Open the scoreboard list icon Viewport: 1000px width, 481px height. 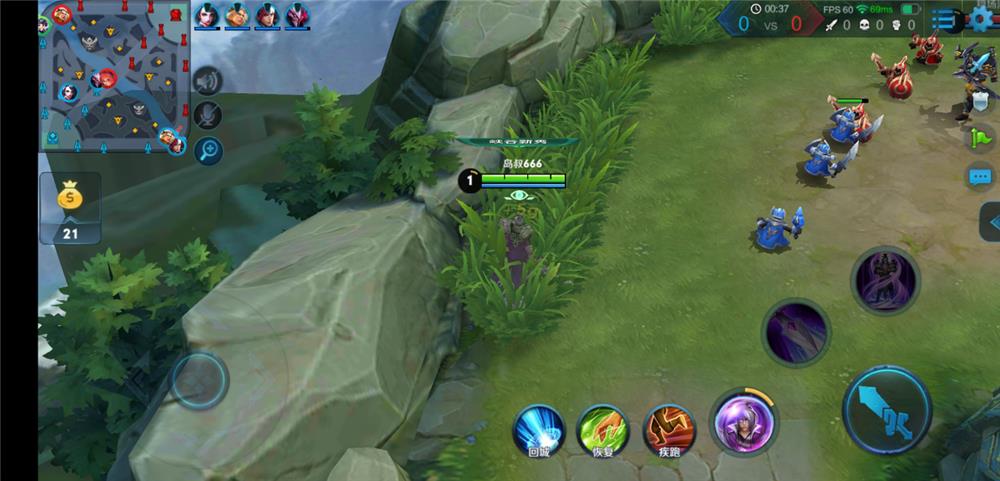point(944,19)
